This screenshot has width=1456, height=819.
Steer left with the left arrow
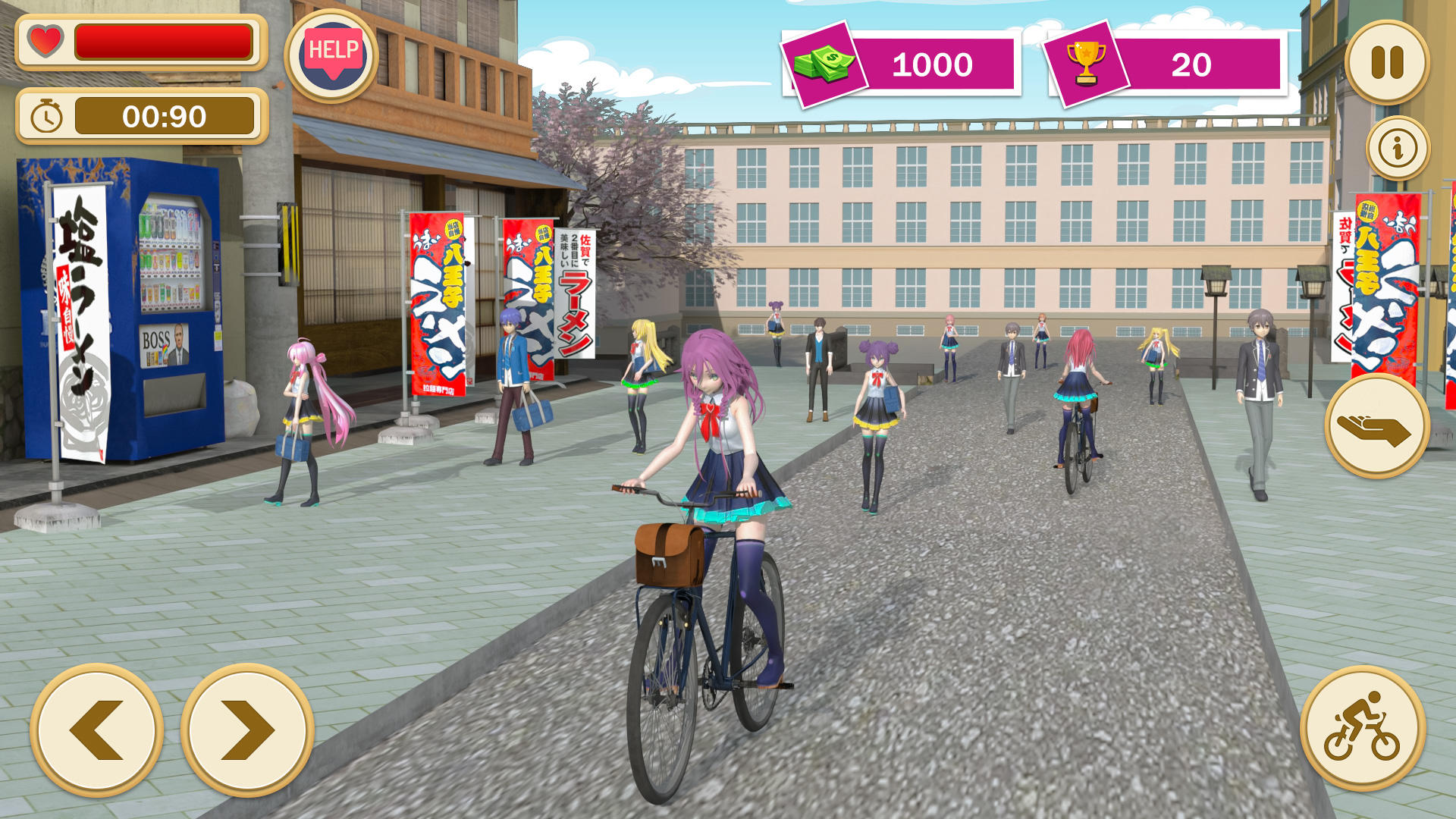click(97, 730)
